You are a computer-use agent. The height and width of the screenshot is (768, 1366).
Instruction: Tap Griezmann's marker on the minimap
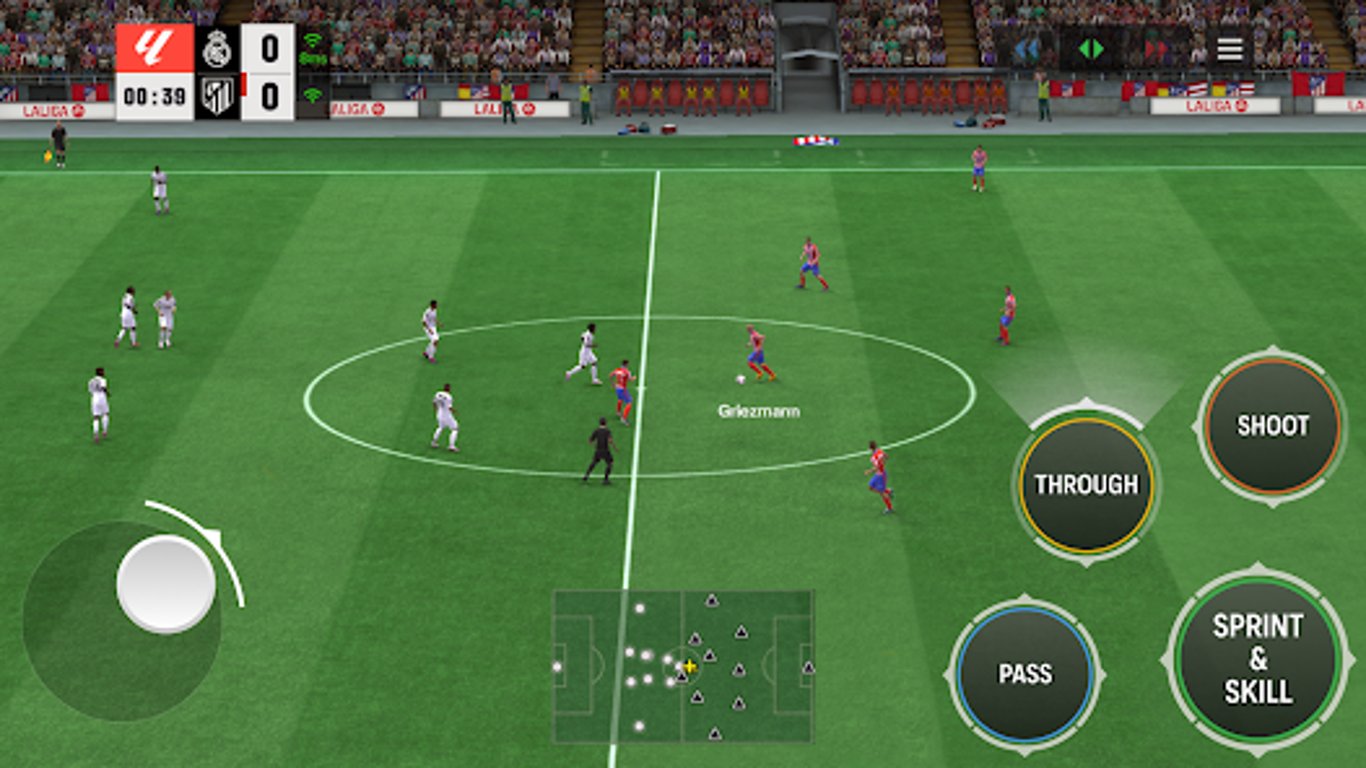point(688,666)
